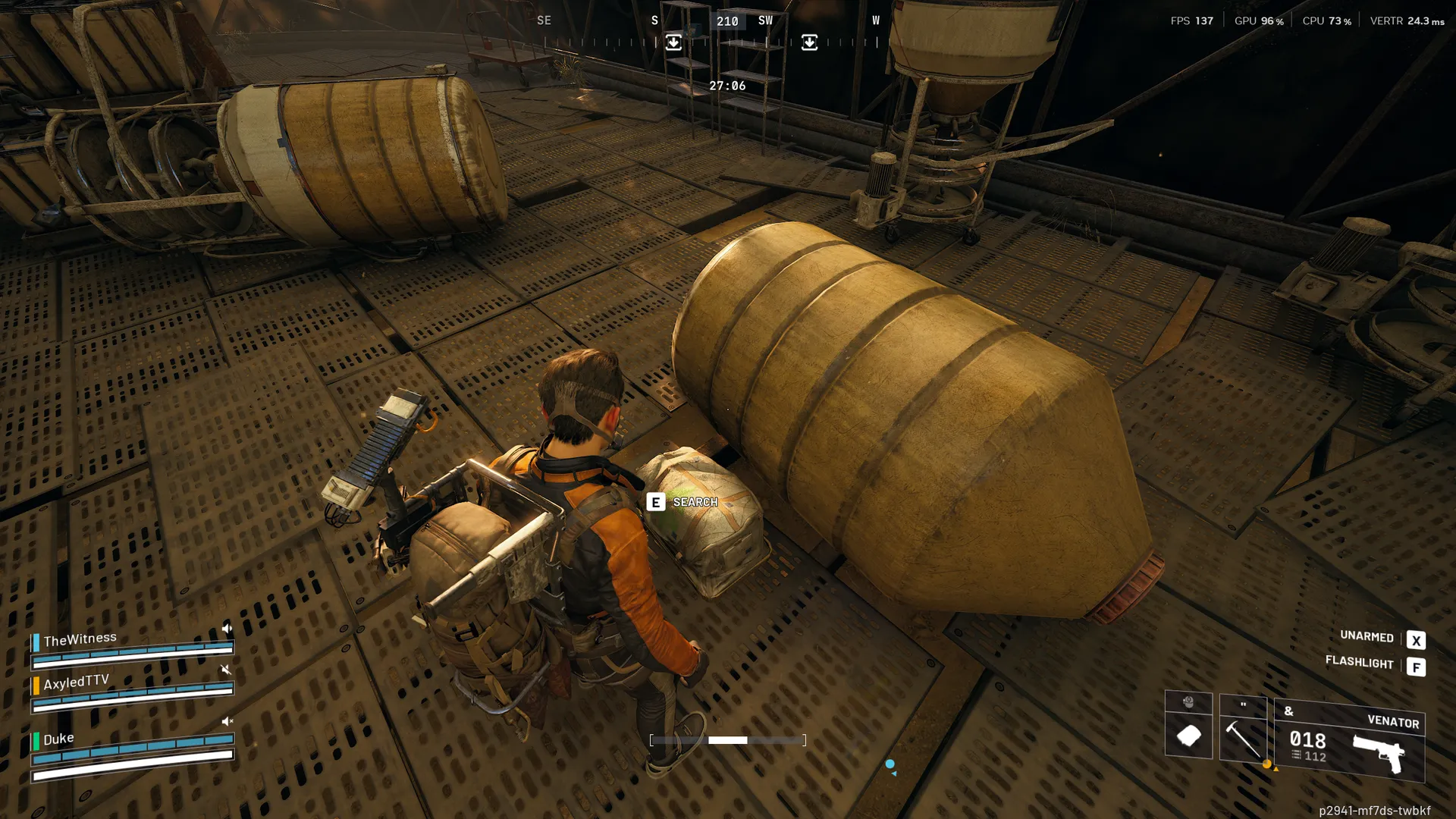Viewport: 1456px width, 819px height.
Task: Select AxyledTTV squad member name
Action: [76, 682]
